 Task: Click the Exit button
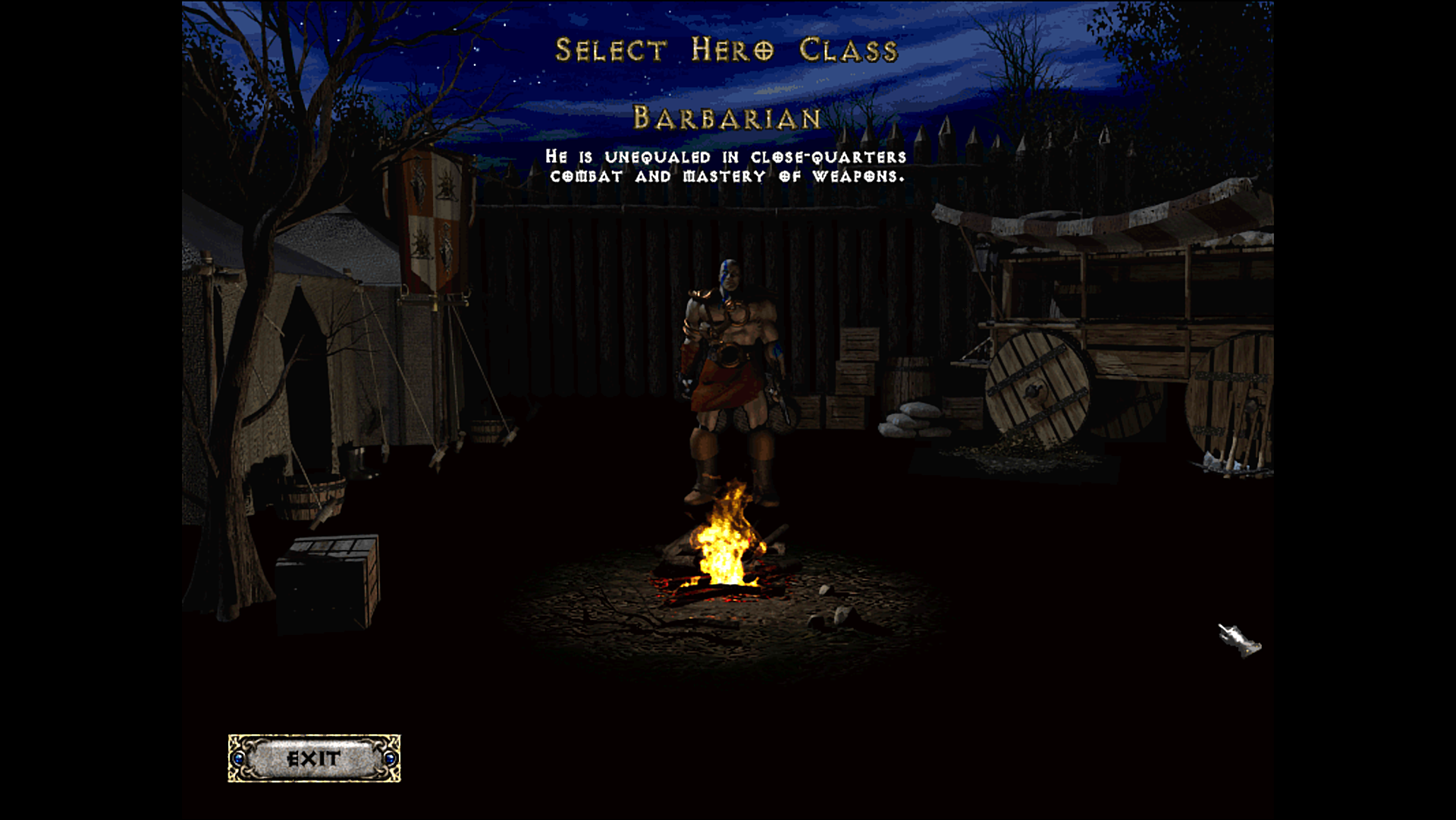314,758
